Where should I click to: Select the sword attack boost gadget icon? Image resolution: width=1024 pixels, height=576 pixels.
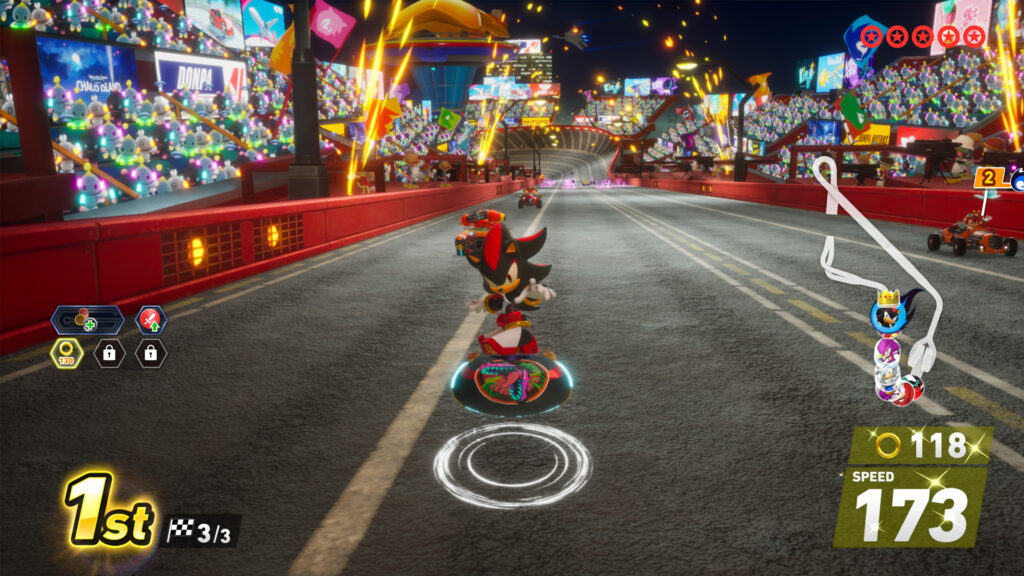tap(151, 320)
